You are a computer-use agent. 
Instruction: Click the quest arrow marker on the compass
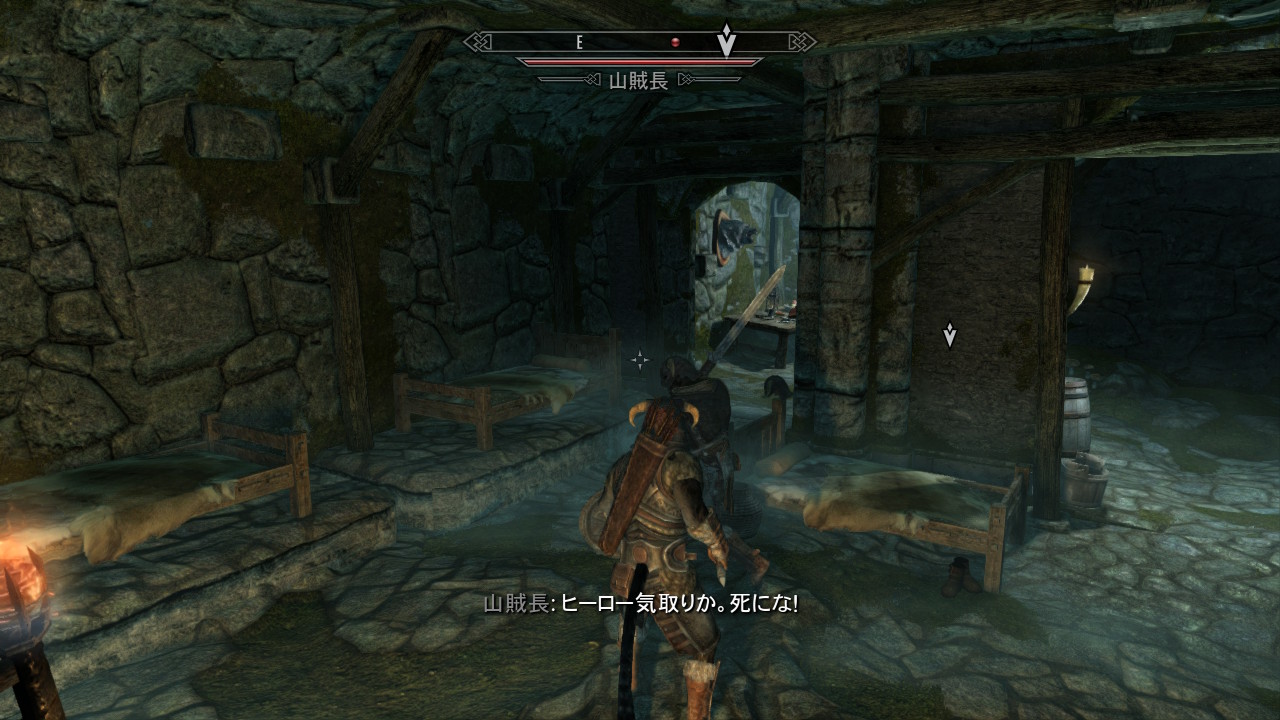click(727, 40)
